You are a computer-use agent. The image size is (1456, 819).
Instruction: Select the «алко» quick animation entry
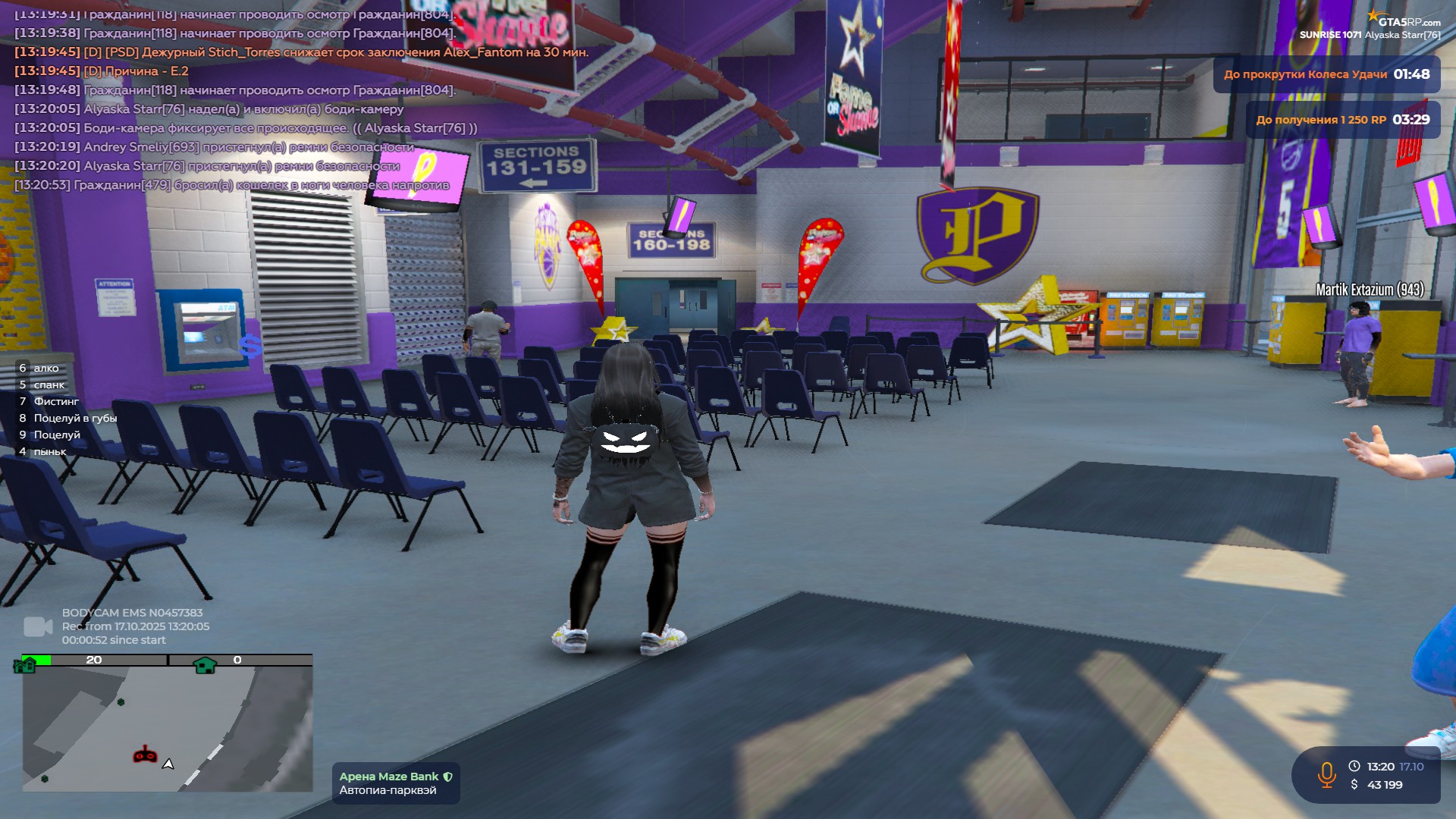[45, 368]
